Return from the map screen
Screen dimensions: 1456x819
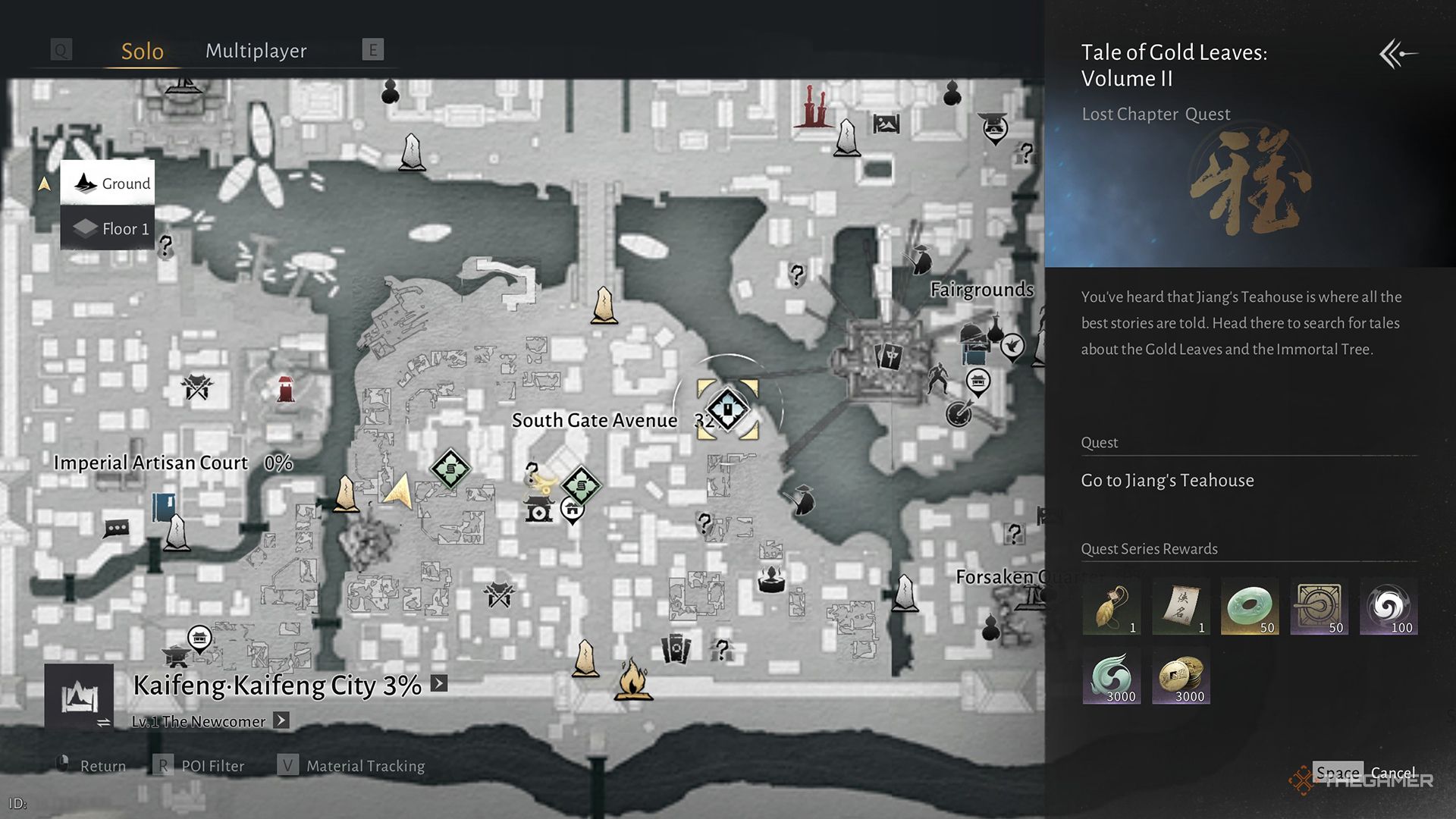[102, 766]
